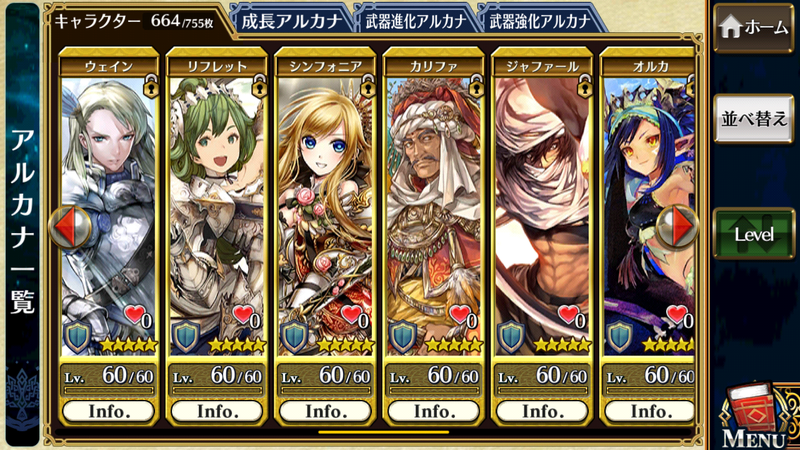Toggle the Level sort order button
800x450 pixels.
pyautogui.click(x=755, y=234)
